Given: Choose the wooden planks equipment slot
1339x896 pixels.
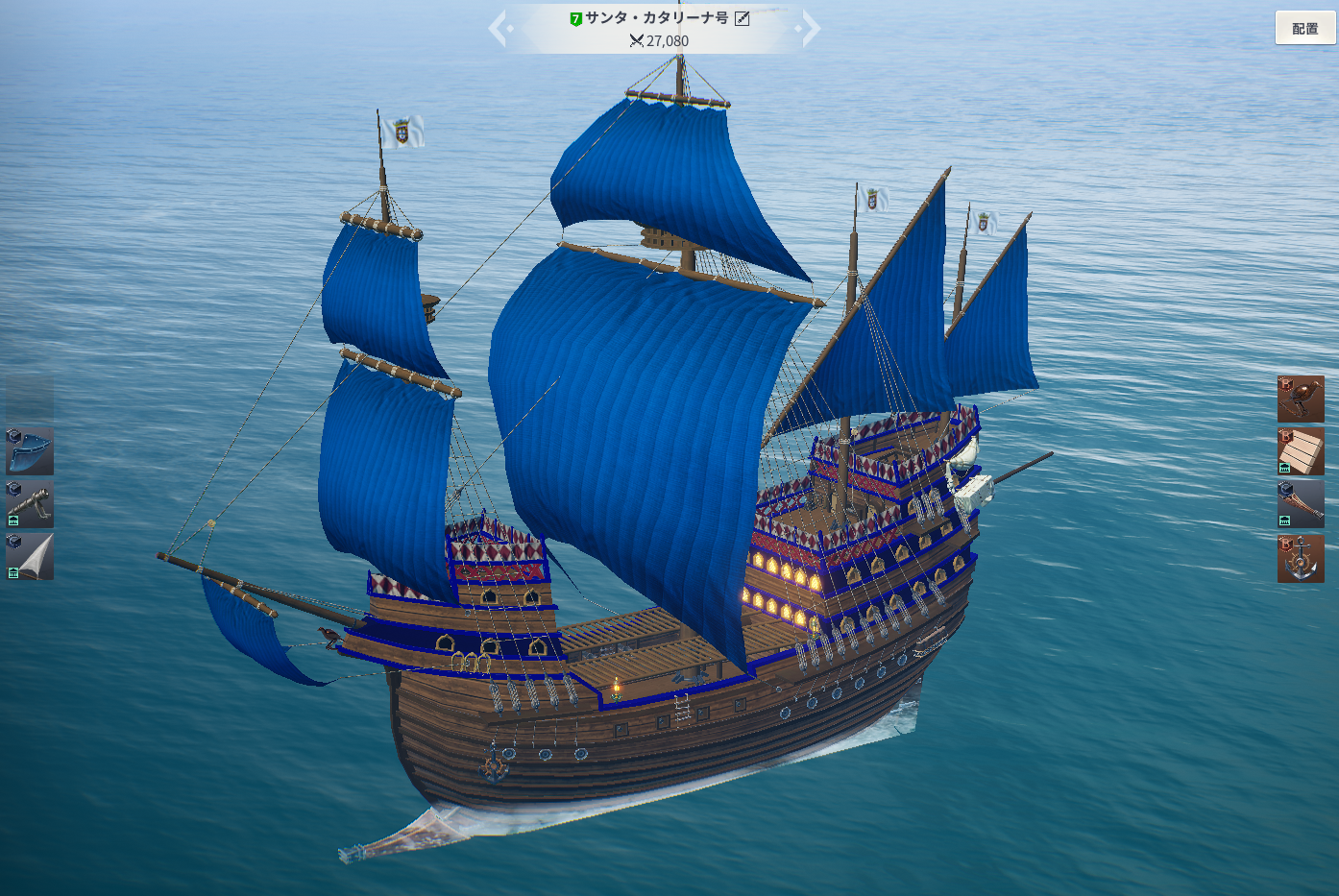Looking at the screenshot, I should (1301, 451).
